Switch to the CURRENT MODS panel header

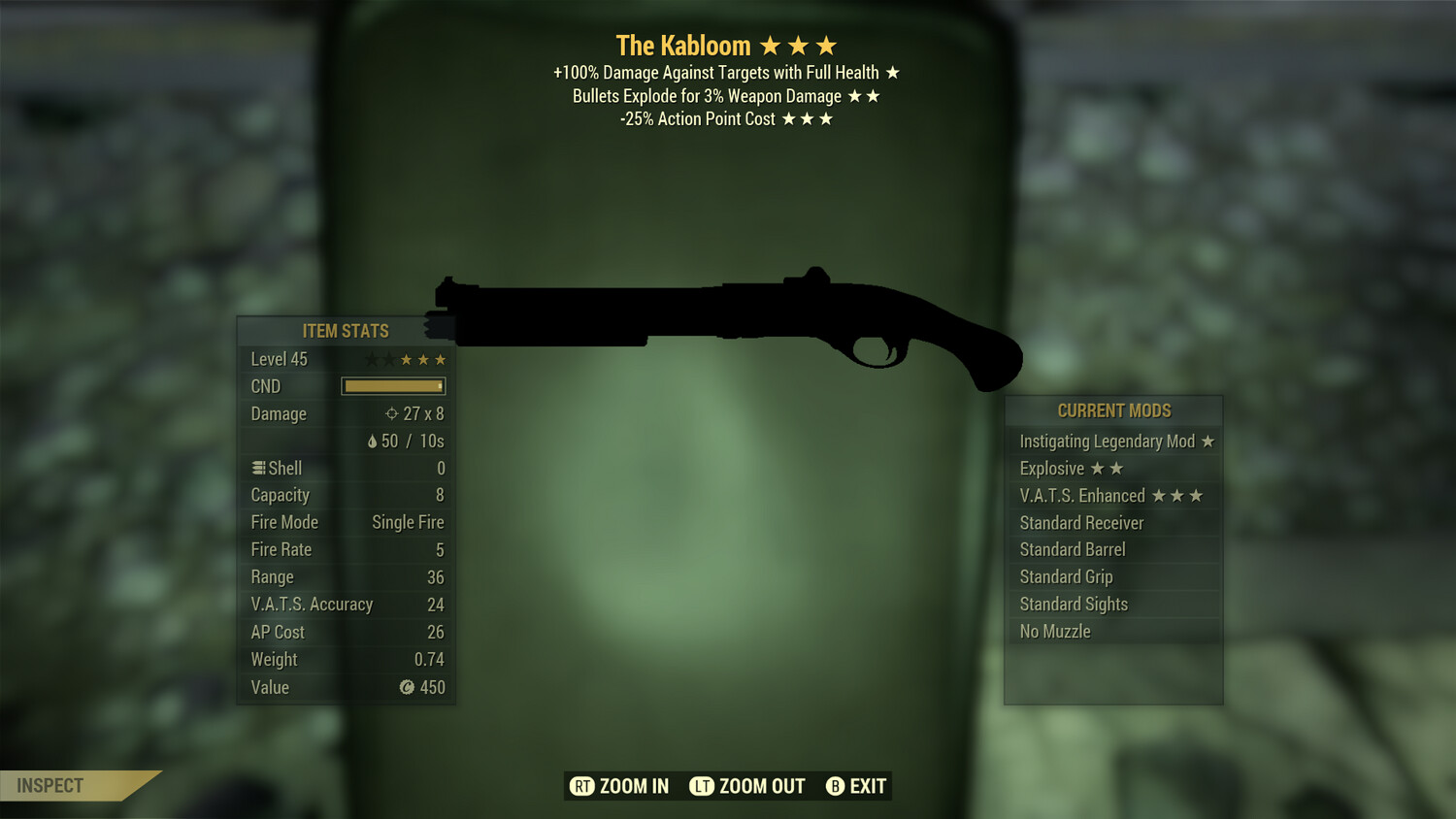1113,410
